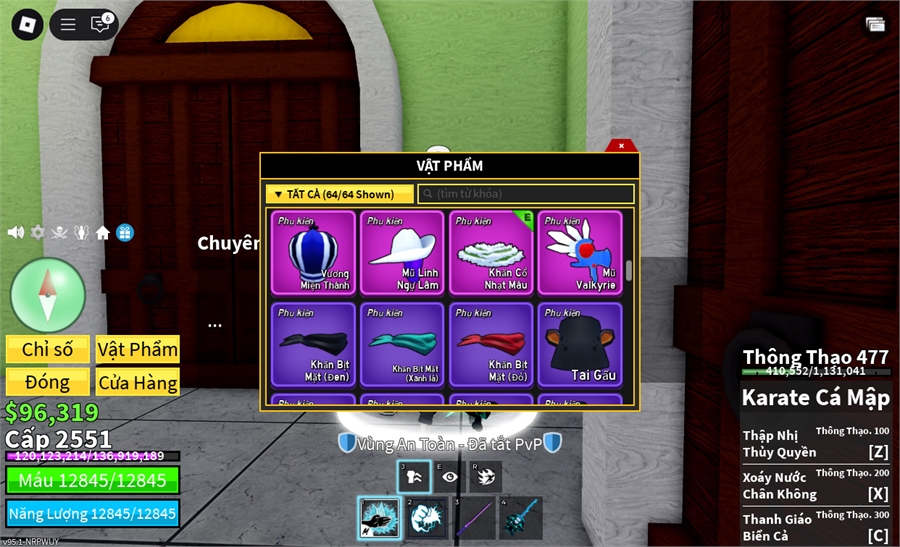Open the TẤT CẢ item filter dropdown
Image resolution: width=900 pixels, height=547 pixels.
point(339,194)
